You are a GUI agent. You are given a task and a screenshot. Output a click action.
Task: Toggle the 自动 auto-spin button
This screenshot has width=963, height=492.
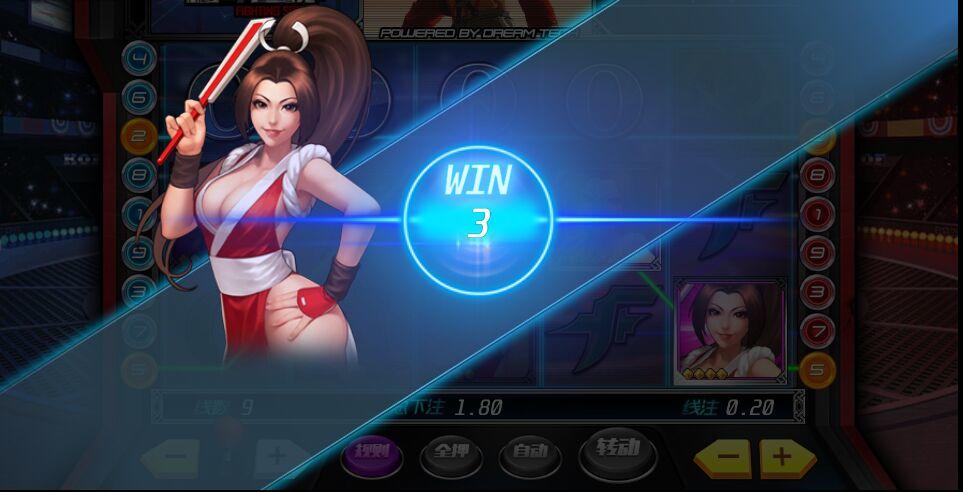(530, 453)
